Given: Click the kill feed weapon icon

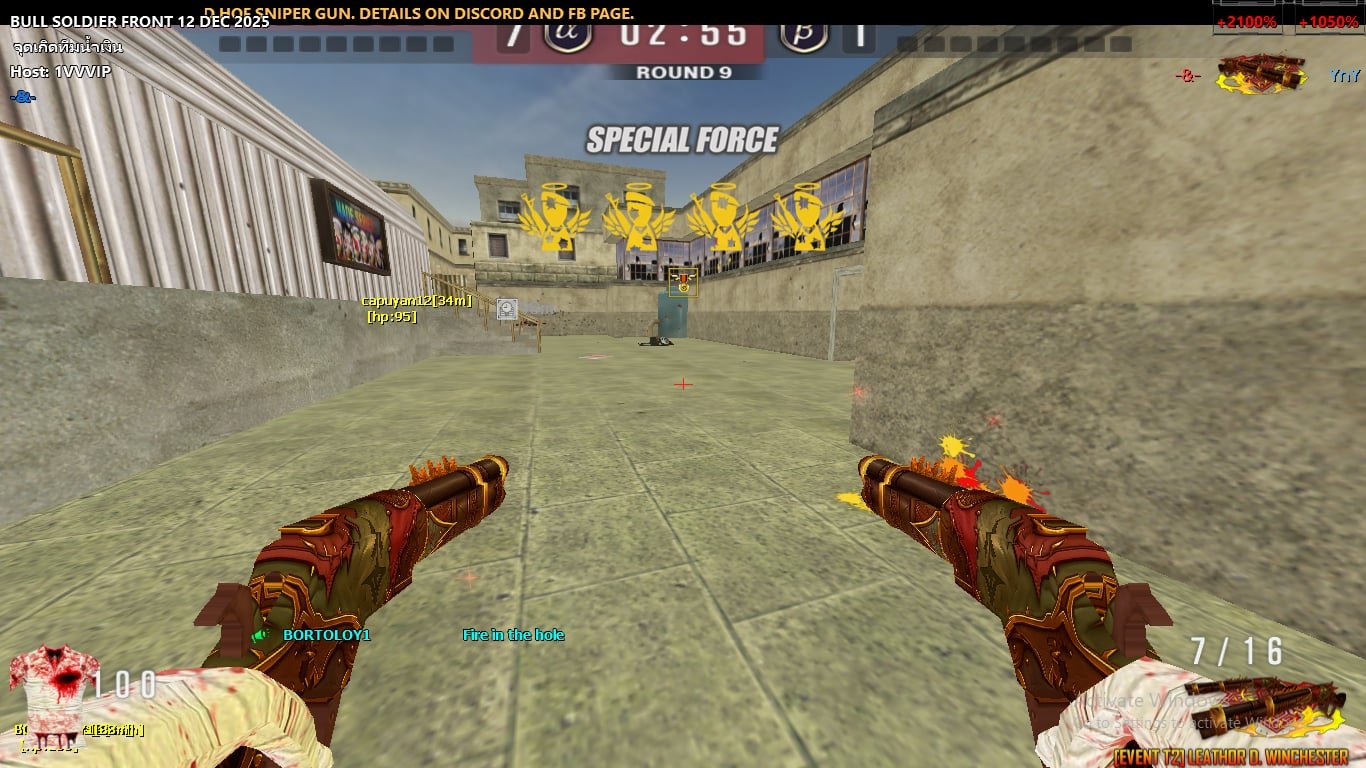Looking at the screenshot, I should tap(1262, 74).
